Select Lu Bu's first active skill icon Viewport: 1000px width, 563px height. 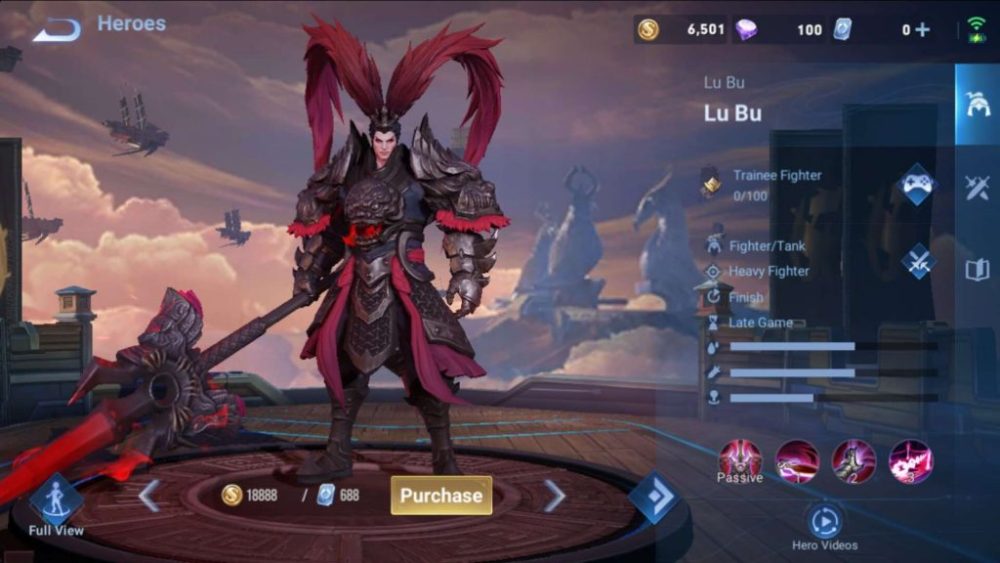coord(797,461)
